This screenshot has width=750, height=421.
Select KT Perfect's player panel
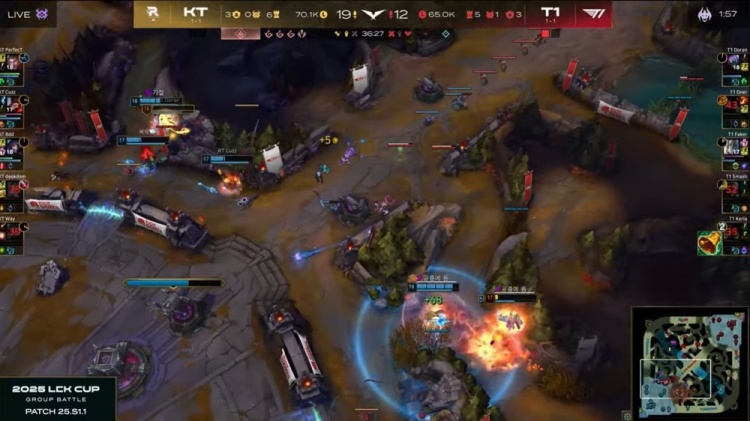(13, 62)
